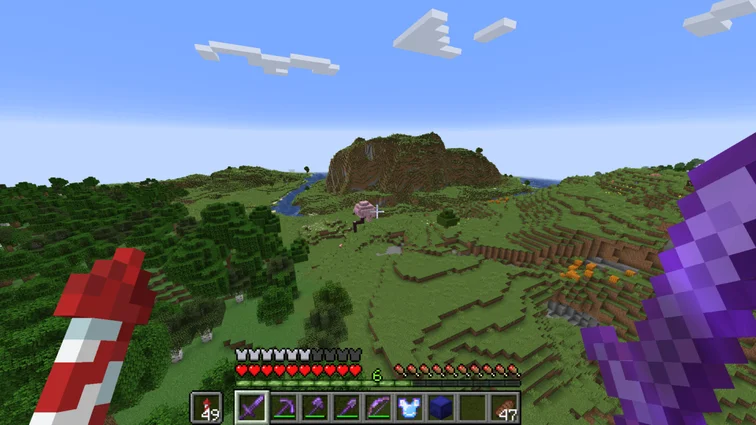Screen dimensions: 756x425
Task: Select the dark blue block slot
Action: [441, 407]
